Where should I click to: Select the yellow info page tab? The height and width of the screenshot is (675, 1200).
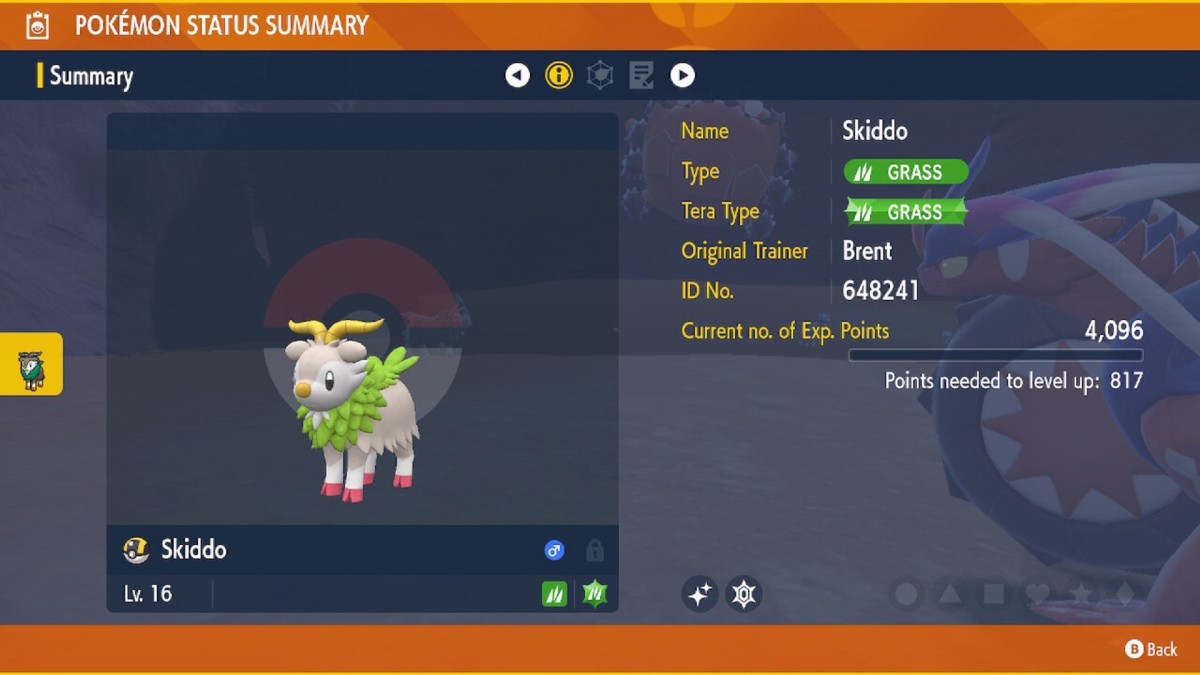click(559, 75)
